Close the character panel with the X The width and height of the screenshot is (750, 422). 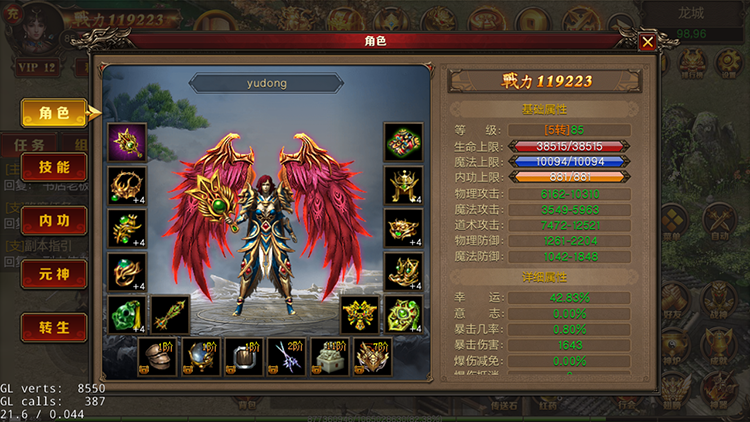pyautogui.click(x=648, y=42)
